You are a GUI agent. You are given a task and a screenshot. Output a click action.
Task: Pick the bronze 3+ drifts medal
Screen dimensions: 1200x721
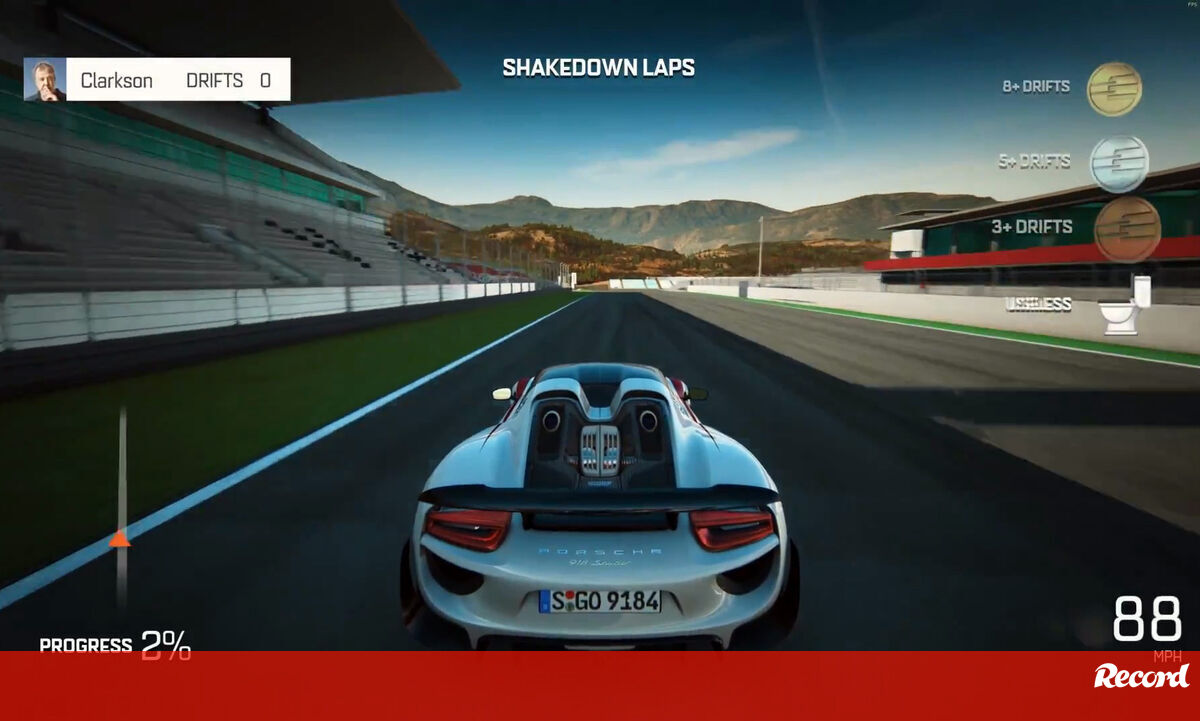pos(1127,229)
